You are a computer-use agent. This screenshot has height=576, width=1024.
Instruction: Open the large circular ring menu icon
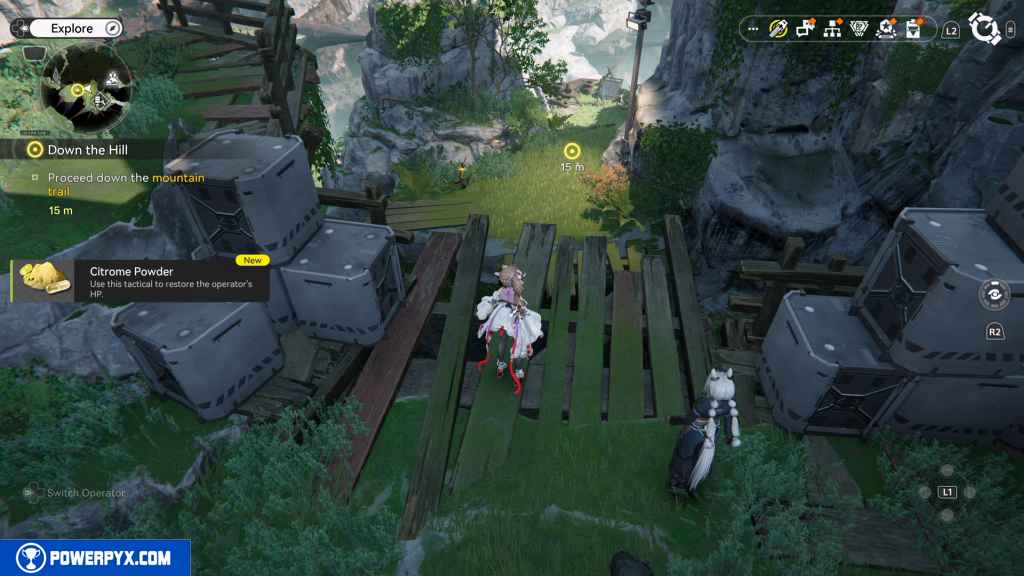click(x=984, y=29)
